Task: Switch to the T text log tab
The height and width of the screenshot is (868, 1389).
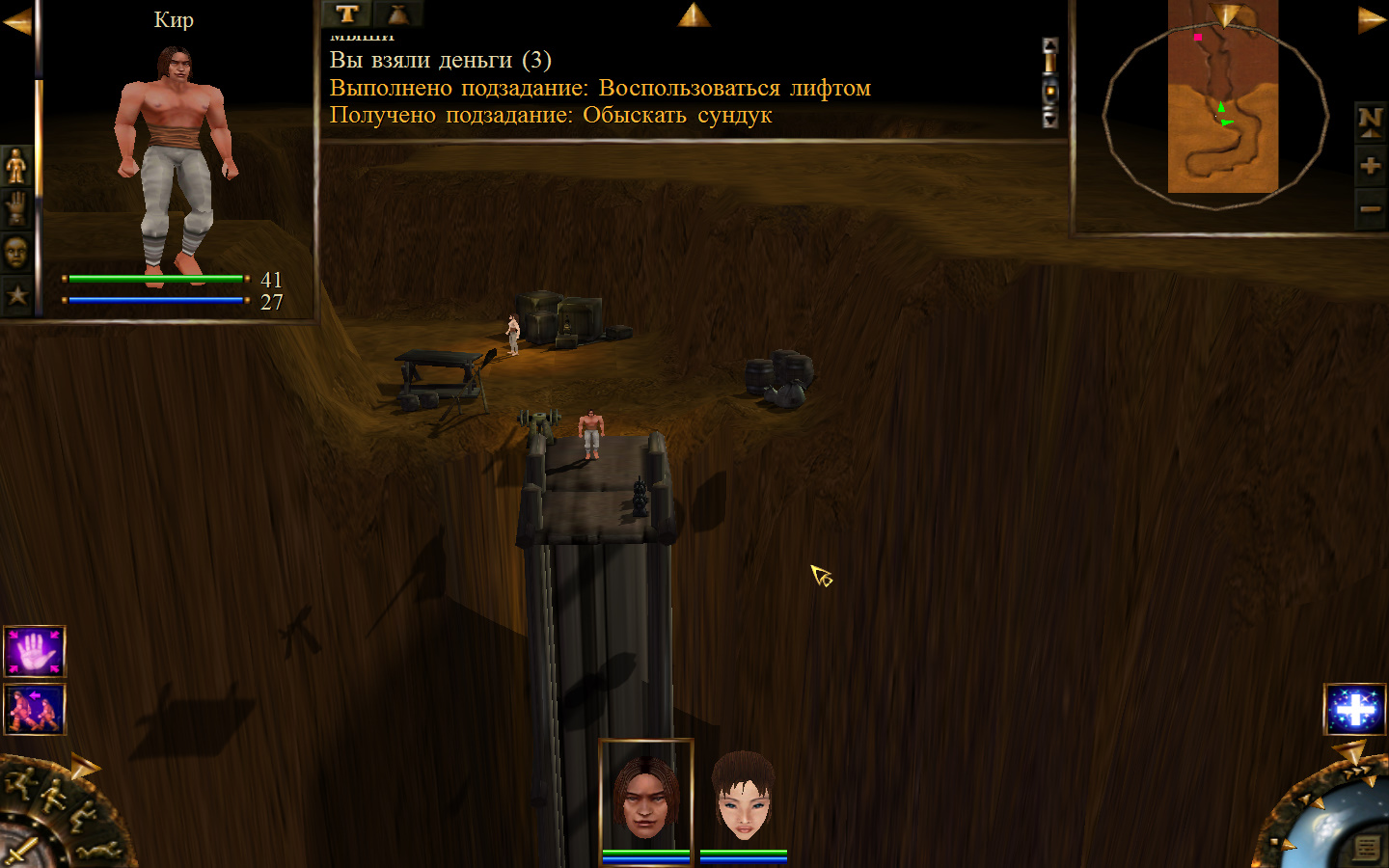Action: [347, 14]
